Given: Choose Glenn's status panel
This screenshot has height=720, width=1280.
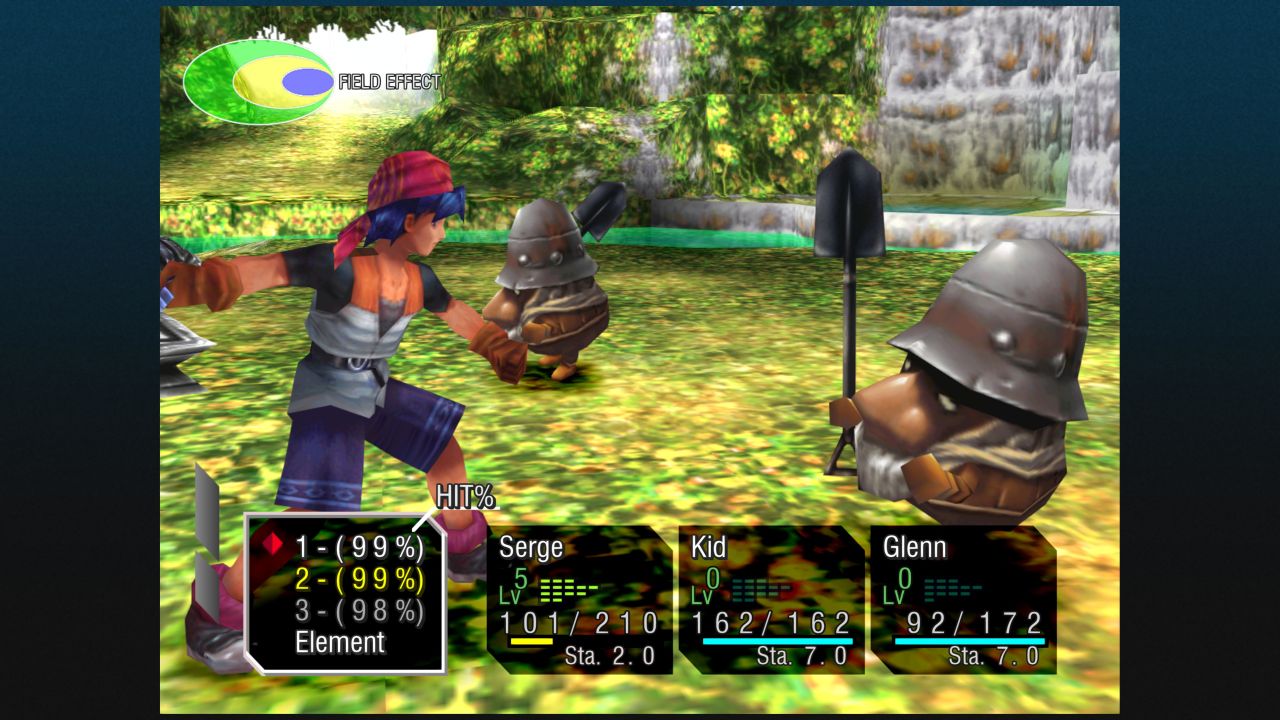Looking at the screenshot, I should click(x=963, y=600).
